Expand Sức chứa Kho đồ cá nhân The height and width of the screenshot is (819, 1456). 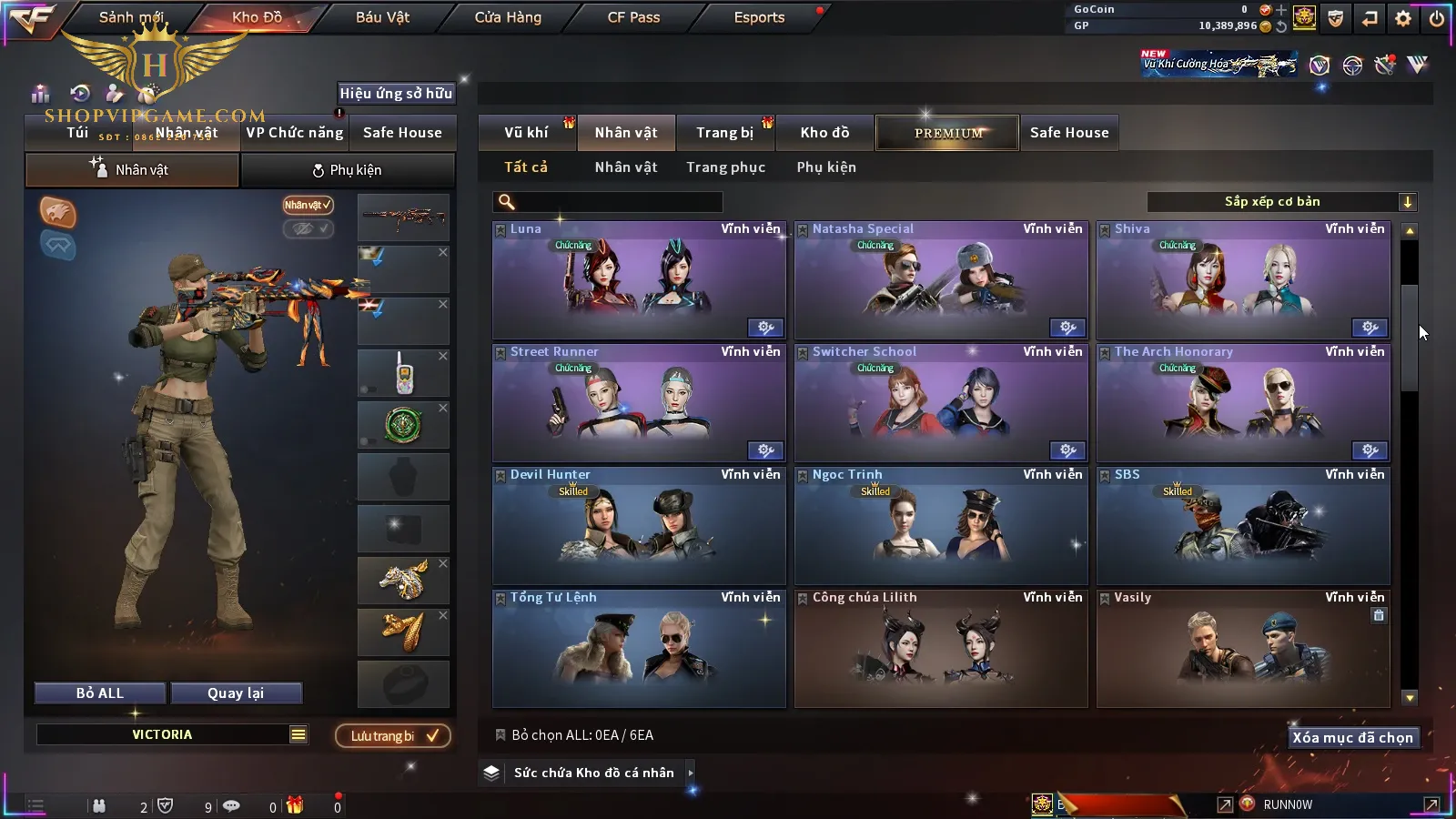coord(593,773)
